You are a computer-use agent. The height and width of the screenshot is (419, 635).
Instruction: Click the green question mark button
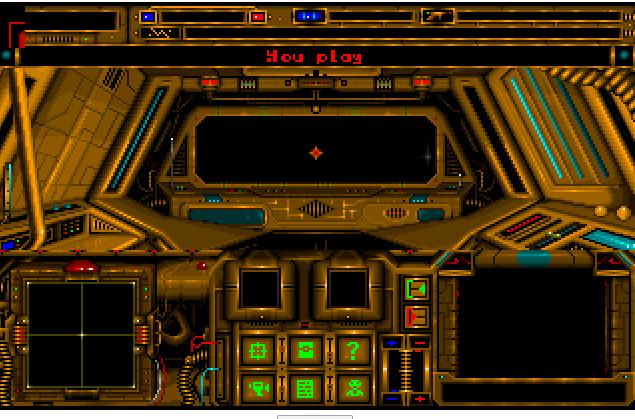(x=352, y=351)
